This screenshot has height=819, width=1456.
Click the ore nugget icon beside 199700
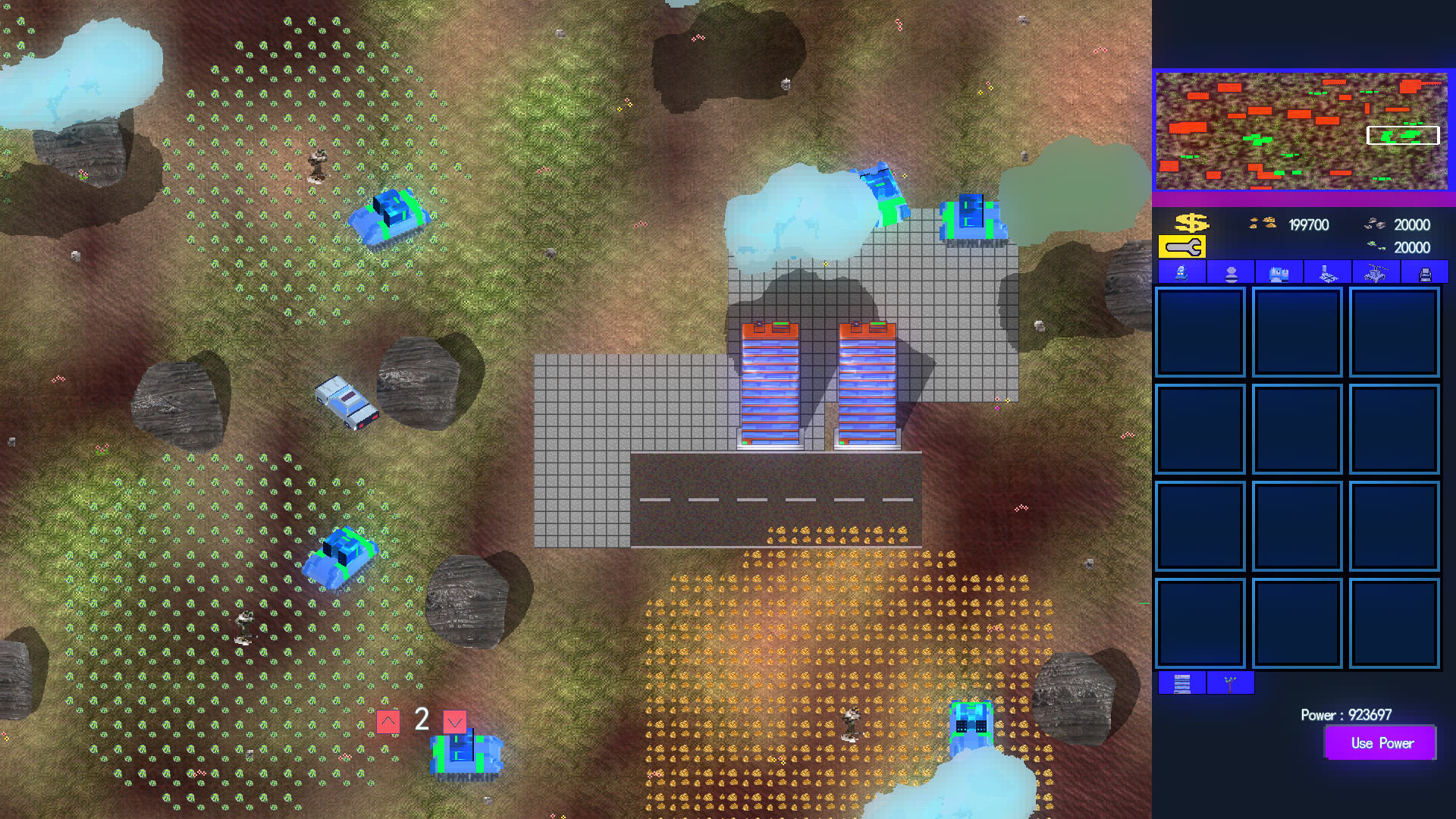tap(1261, 224)
